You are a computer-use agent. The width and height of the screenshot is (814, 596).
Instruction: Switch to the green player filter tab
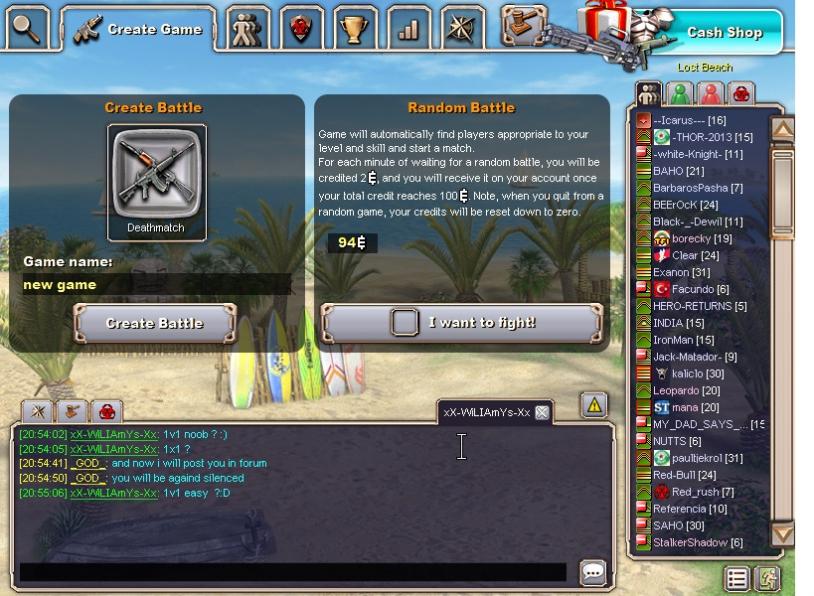(x=680, y=93)
